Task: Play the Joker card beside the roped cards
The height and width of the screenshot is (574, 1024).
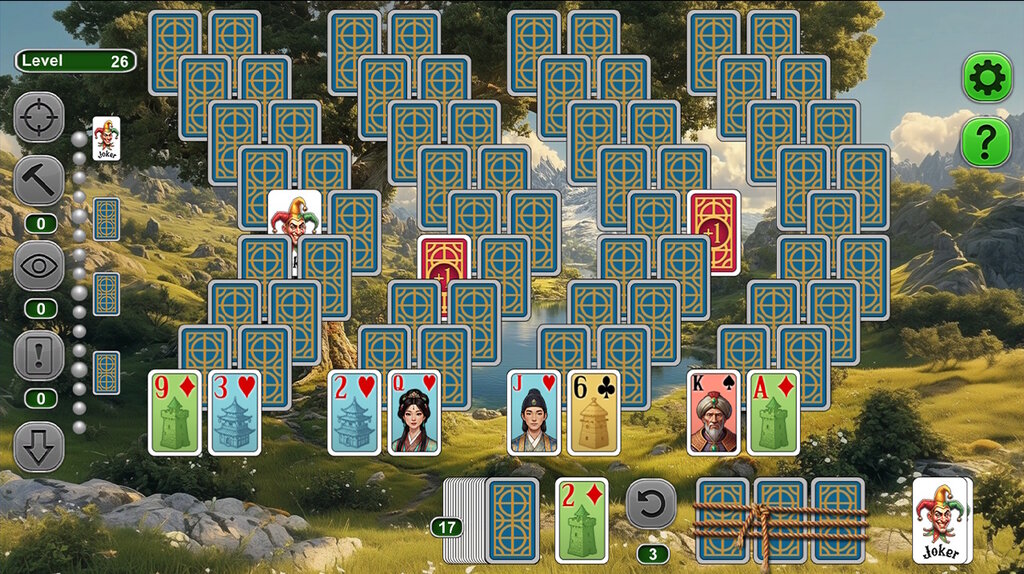Action: click(x=942, y=520)
